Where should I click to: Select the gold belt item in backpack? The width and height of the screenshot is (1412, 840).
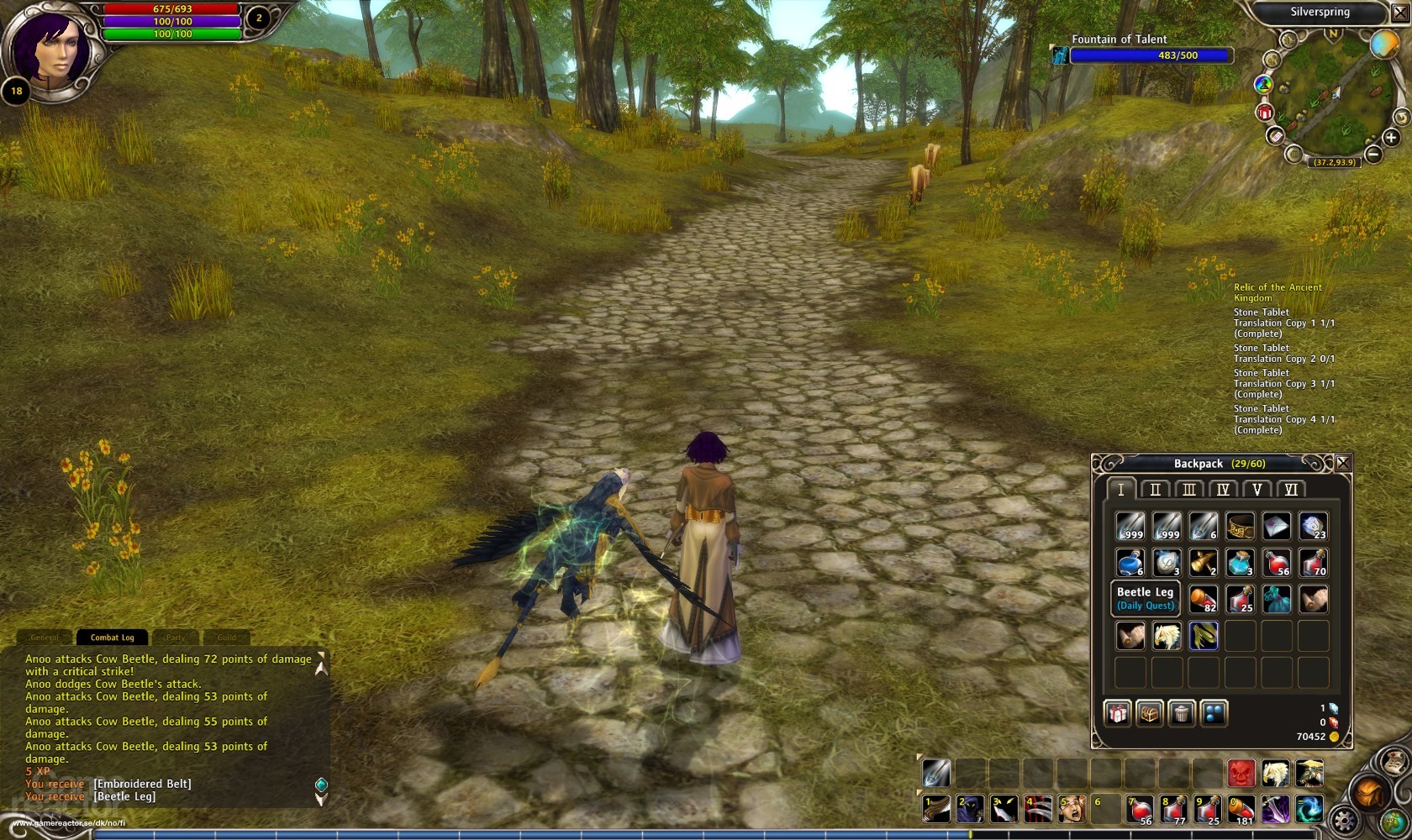[1240, 527]
